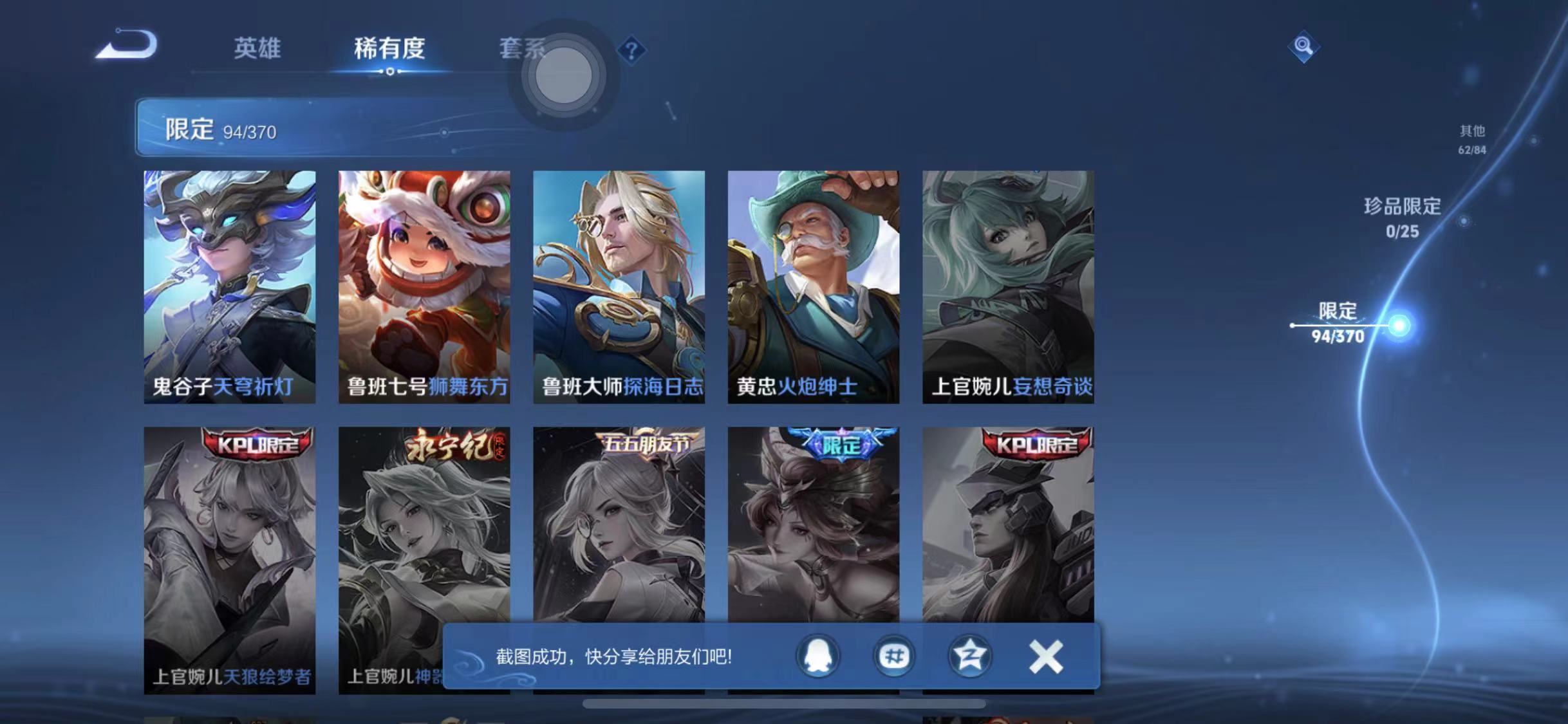Select the 稀有度 tab
This screenshot has width=1568, height=724.
point(389,50)
